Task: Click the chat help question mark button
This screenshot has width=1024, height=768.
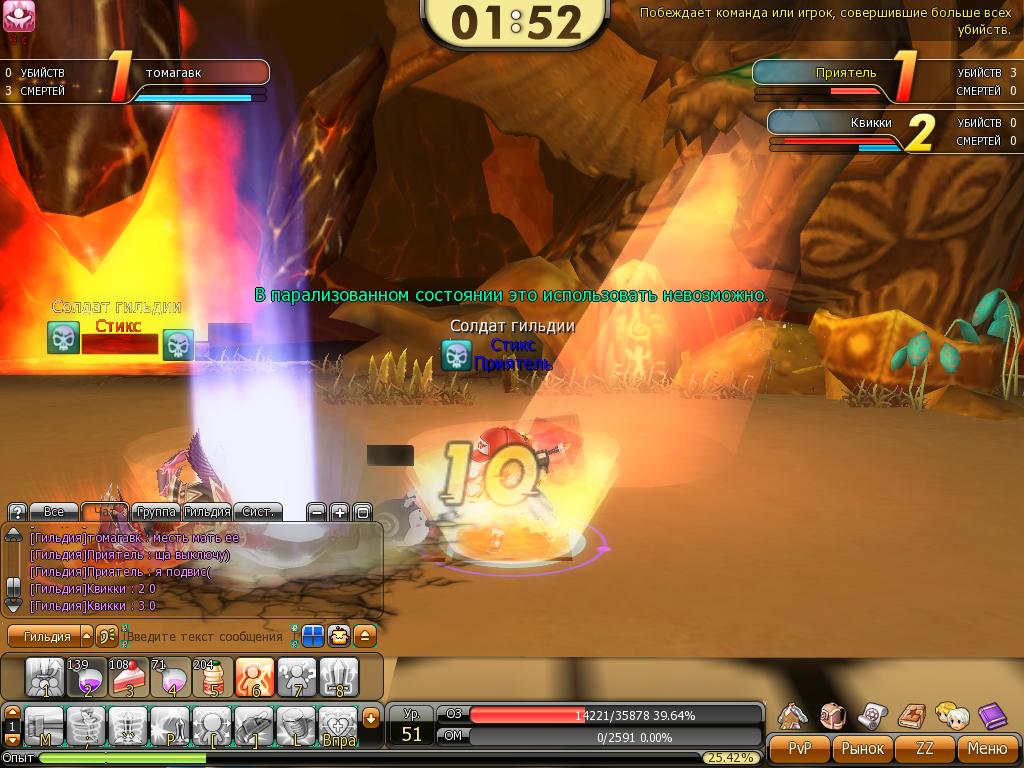Action: point(17,512)
